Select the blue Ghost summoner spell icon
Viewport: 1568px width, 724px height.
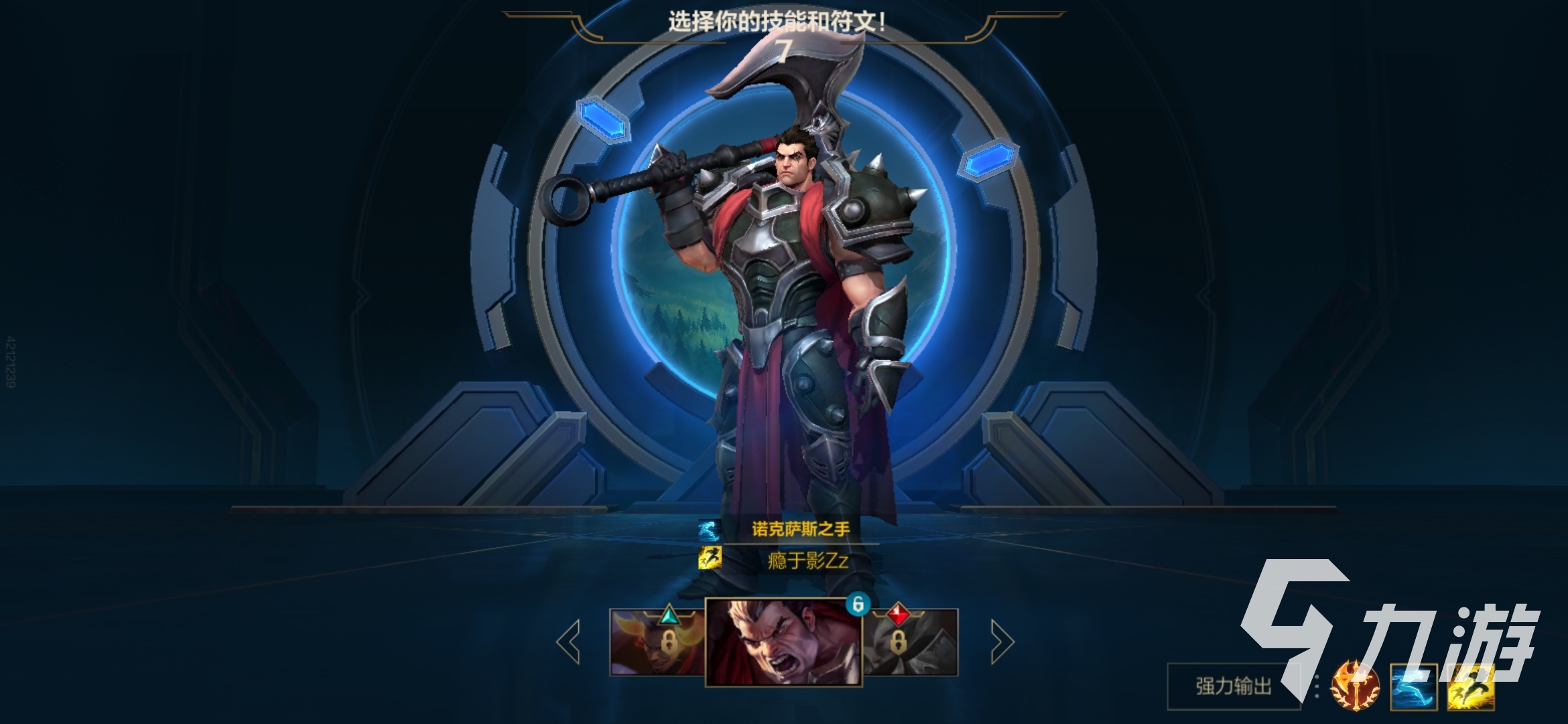click(x=1414, y=688)
